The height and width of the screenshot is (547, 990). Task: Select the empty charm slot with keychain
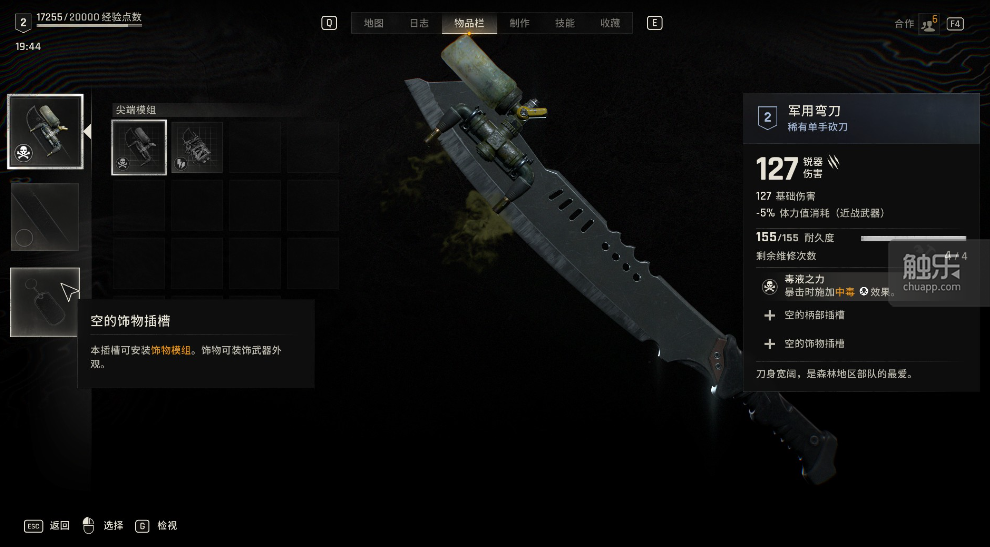[45, 302]
